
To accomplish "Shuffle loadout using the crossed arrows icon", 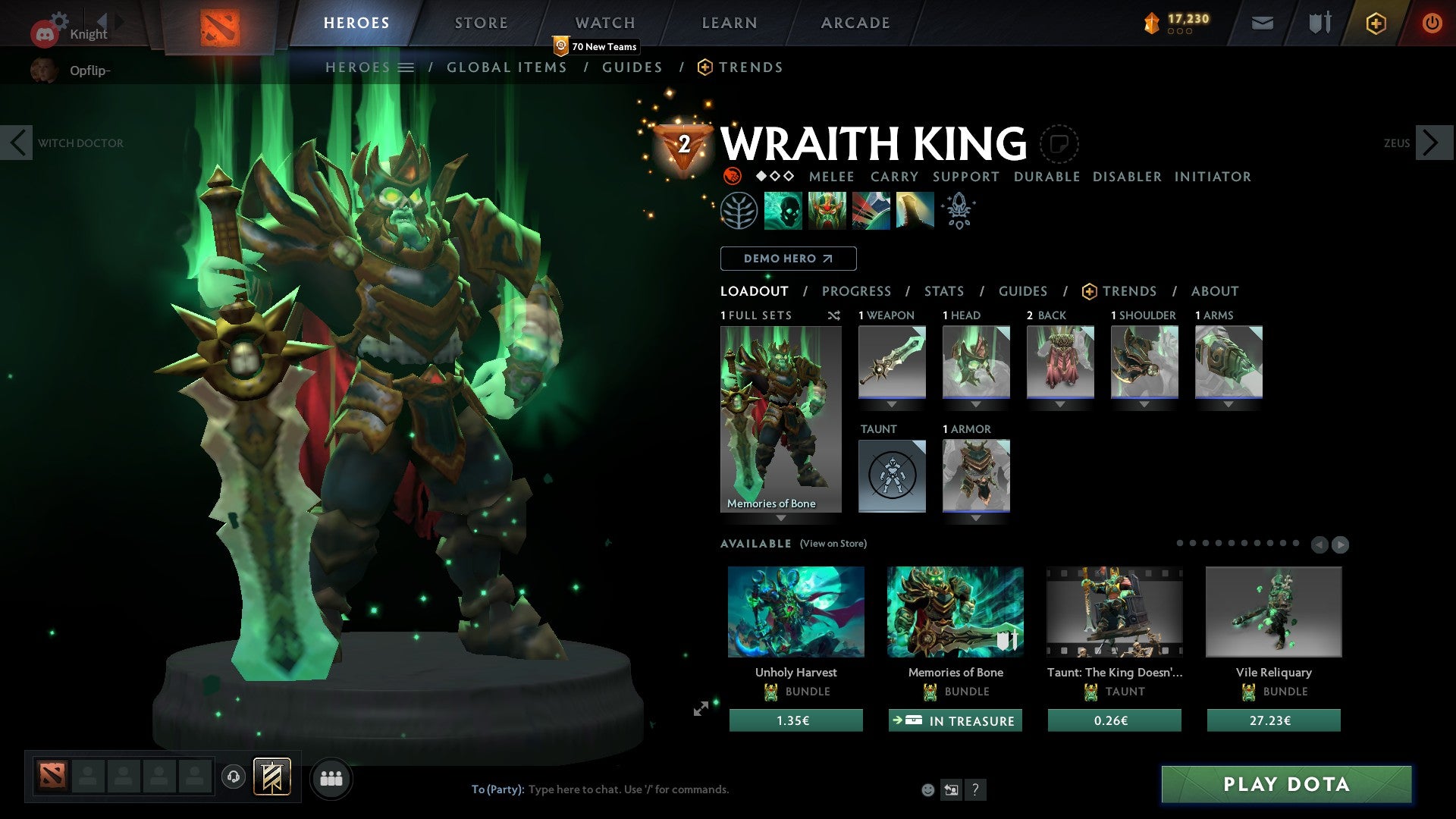I will click(834, 315).
